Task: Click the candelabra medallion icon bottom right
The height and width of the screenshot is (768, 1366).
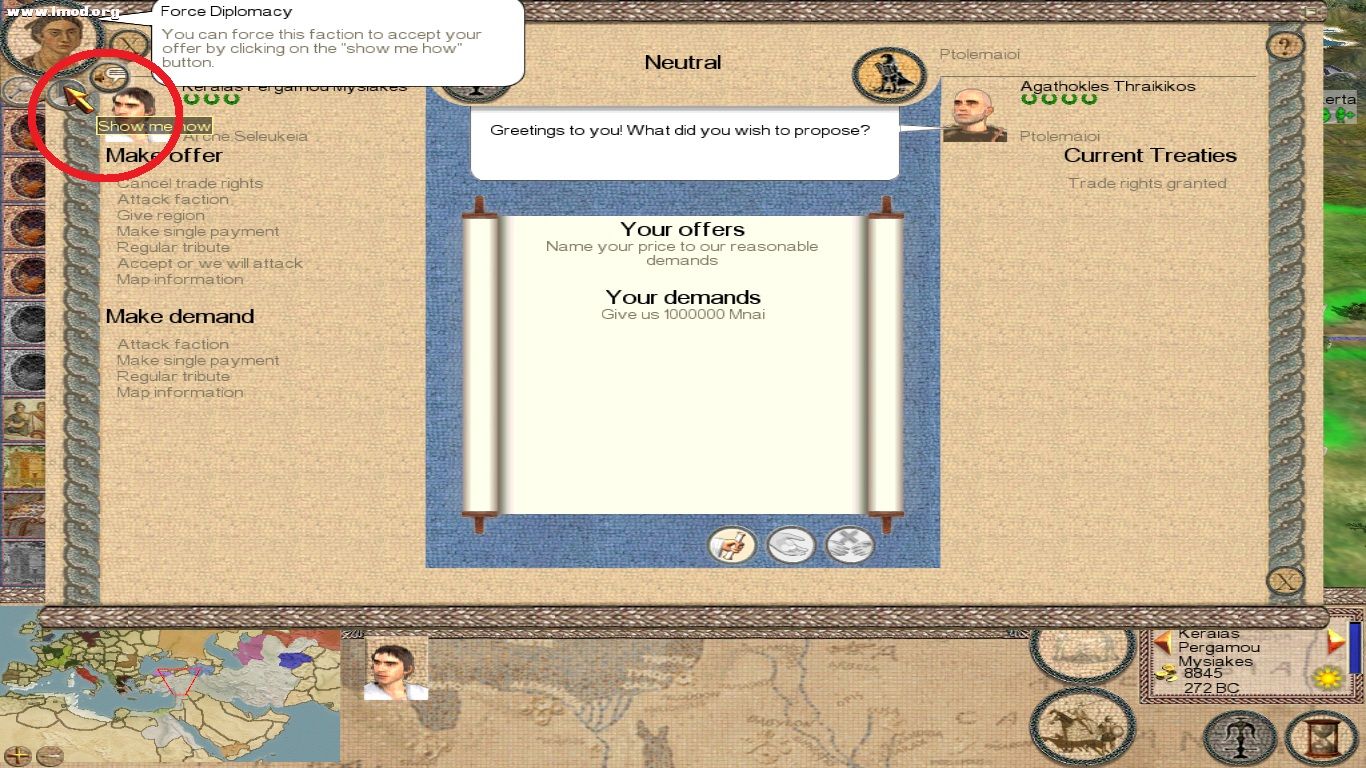Action: coord(1240,738)
